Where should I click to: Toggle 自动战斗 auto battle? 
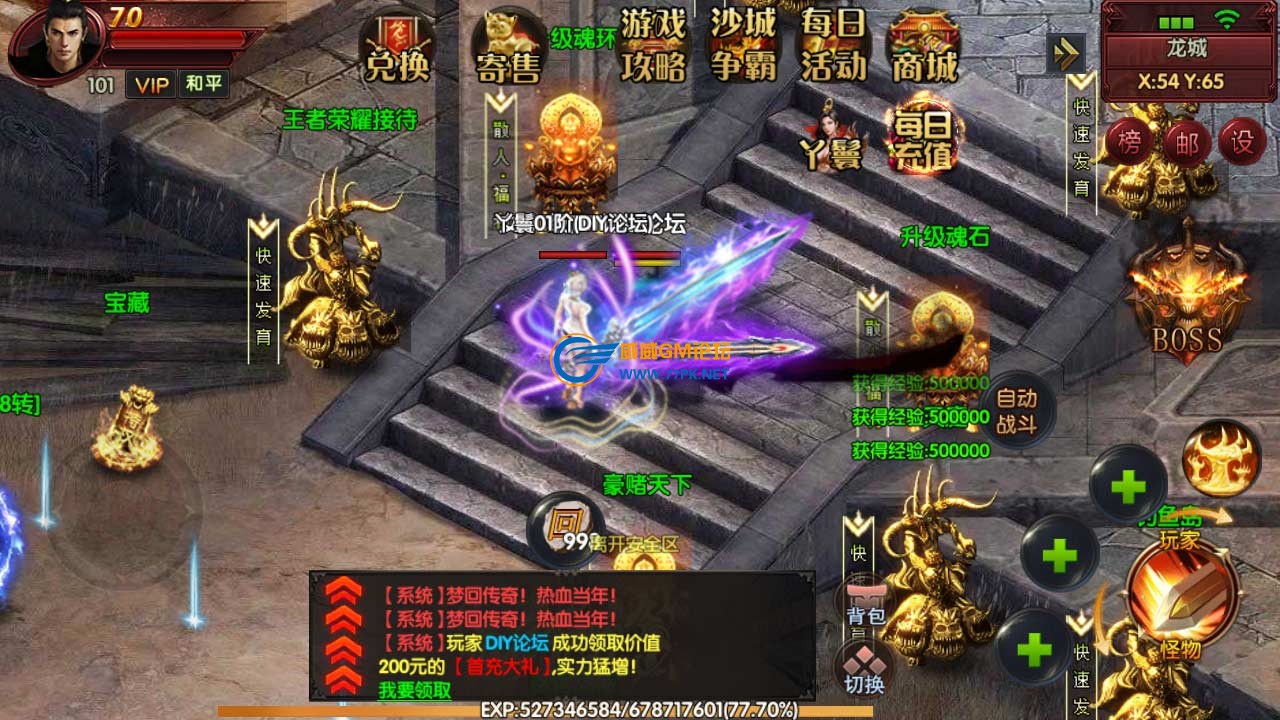[x=1016, y=412]
